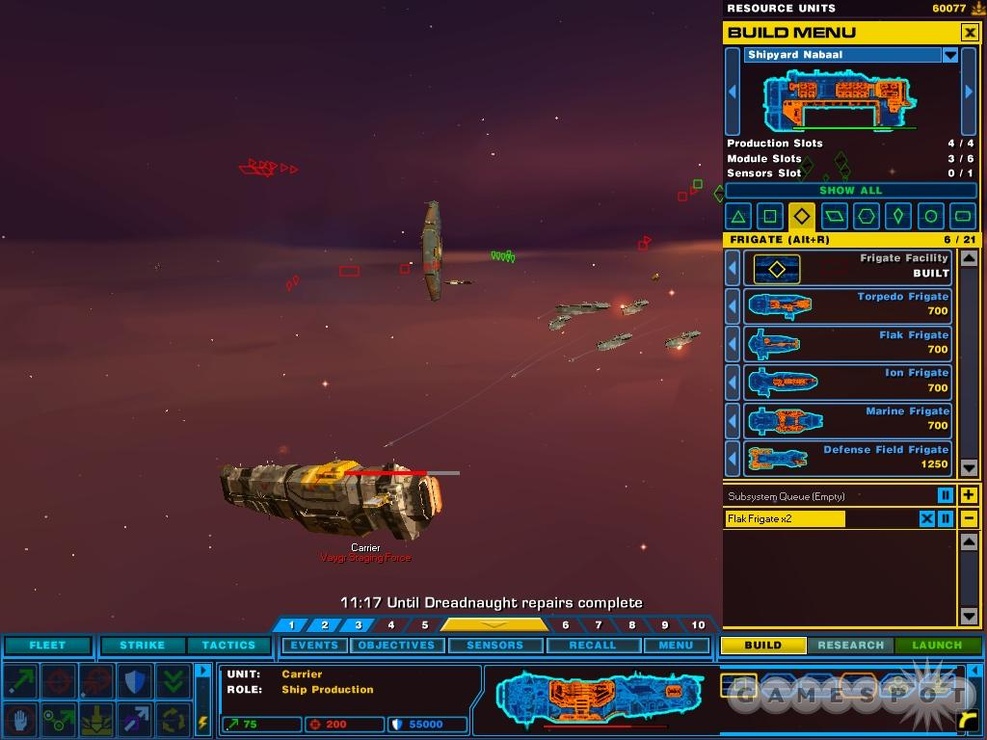
Task: Click the Show All button
Action: pos(850,190)
